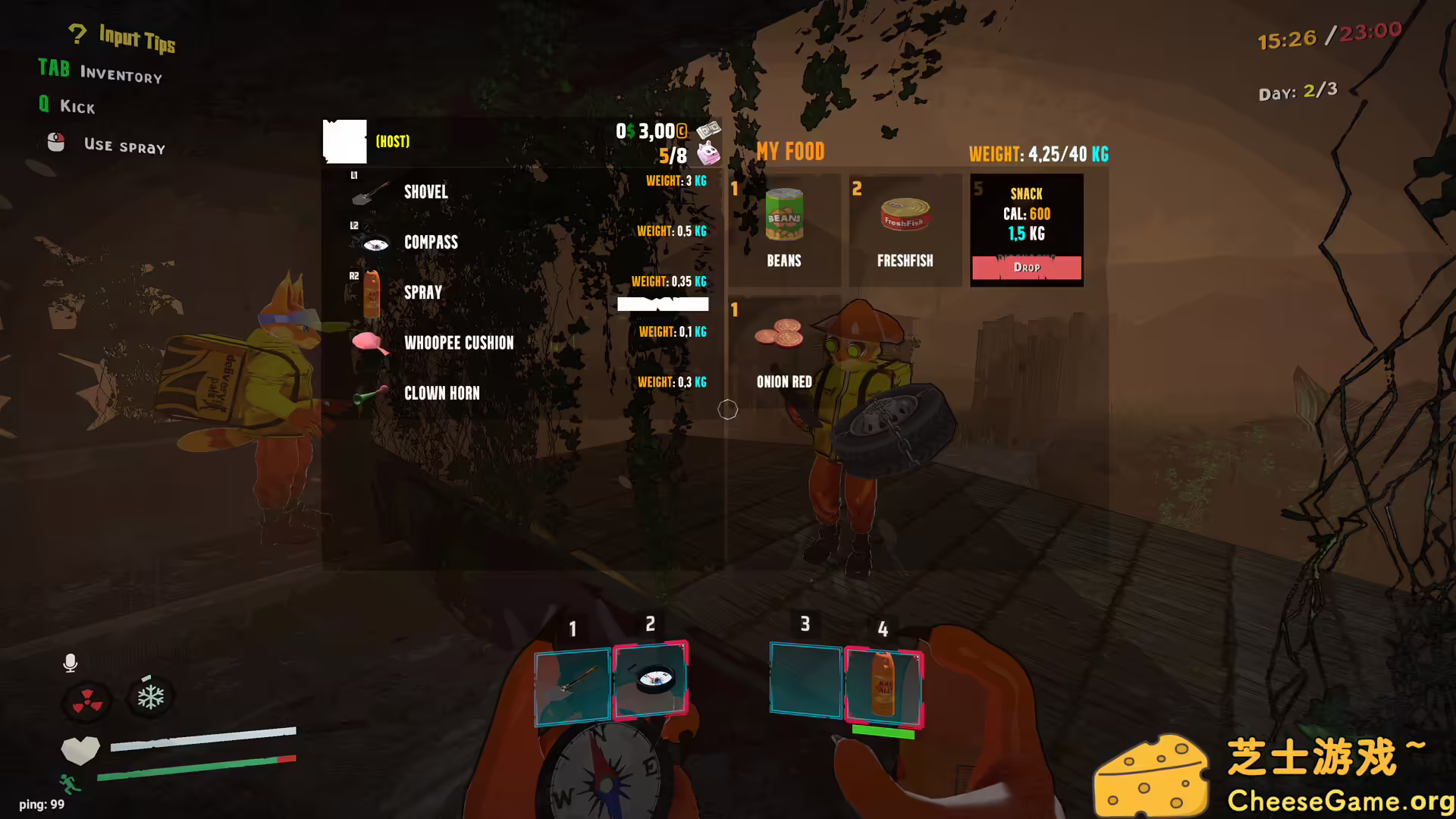Viewport: 1456px width, 819px height.
Task: Click the Whoopee Cushion icon
Action: (x=368, y=343)
